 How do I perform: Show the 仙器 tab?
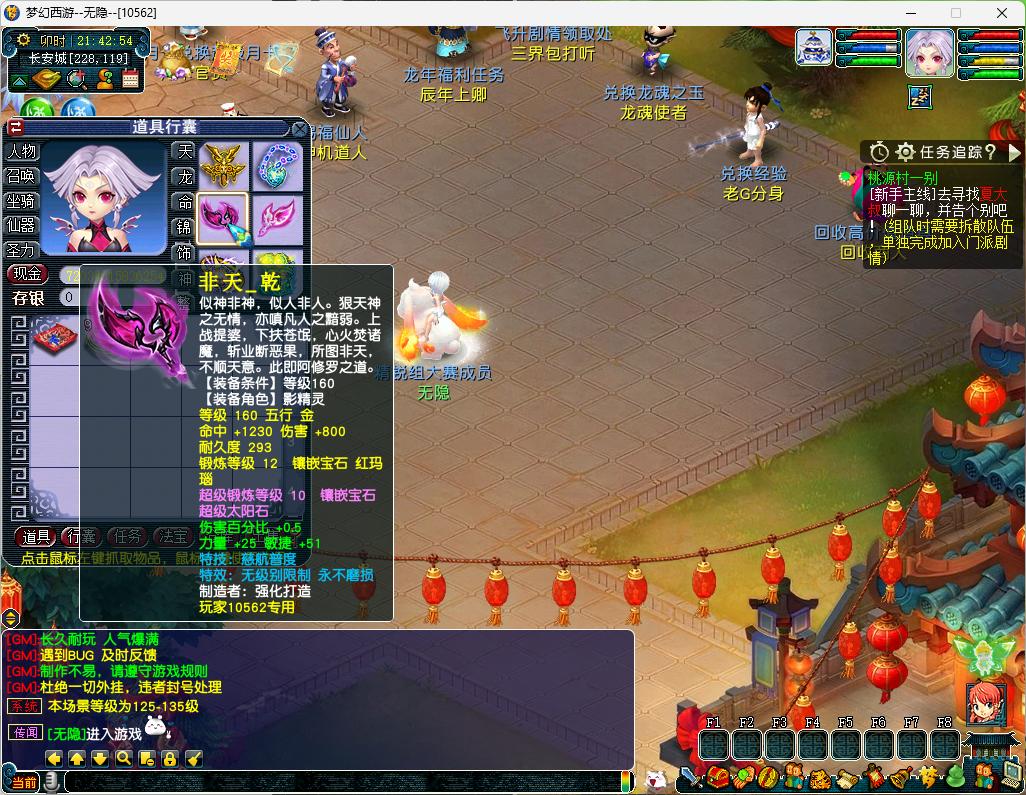click(22, 226)
